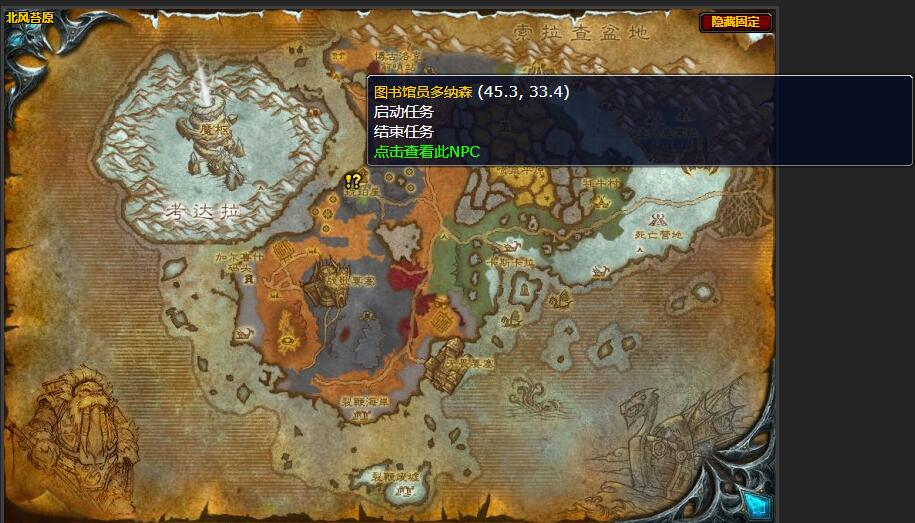915x523 pixels.
Task: Select the yellow !? quest marker on the map
Action: [352, 181]
